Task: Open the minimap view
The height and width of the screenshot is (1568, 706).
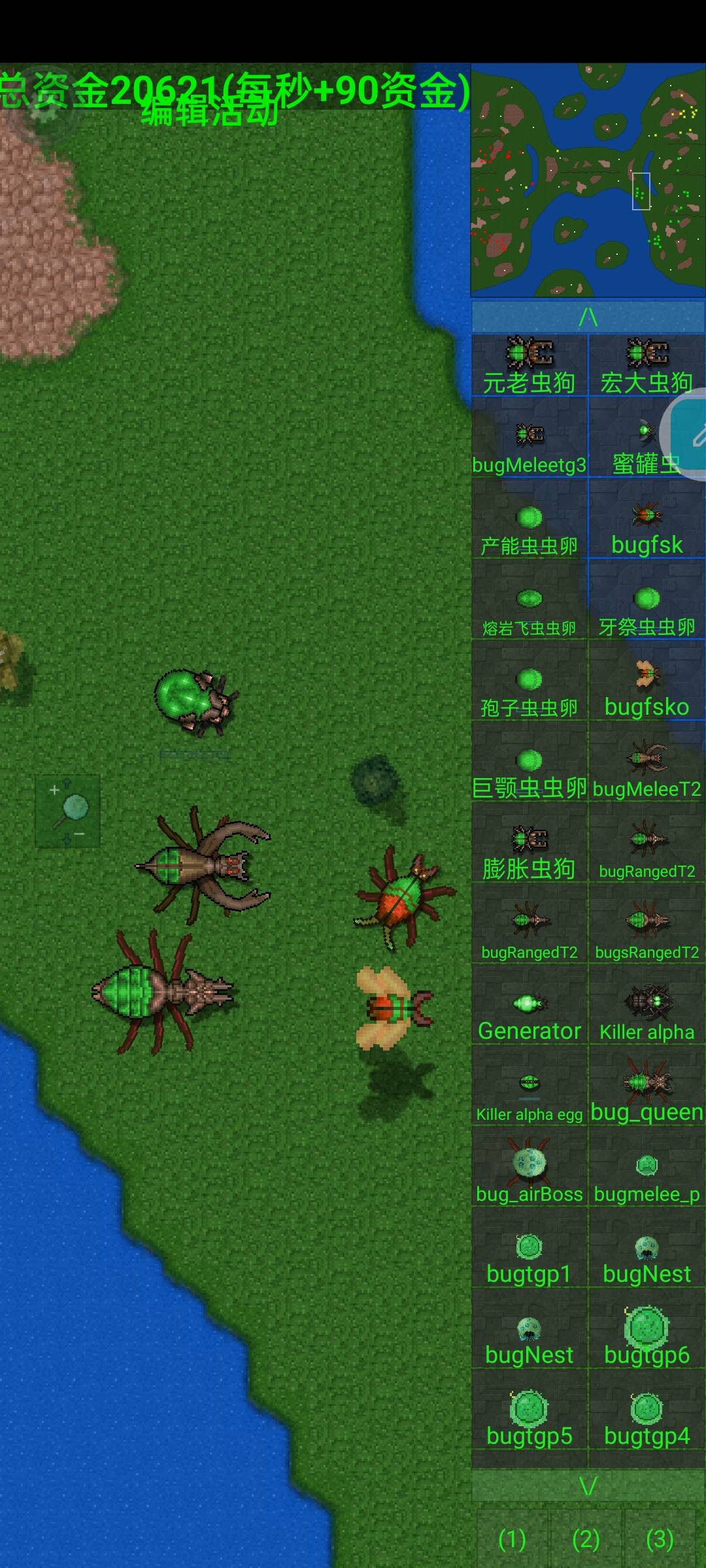Action: [588, 180]
